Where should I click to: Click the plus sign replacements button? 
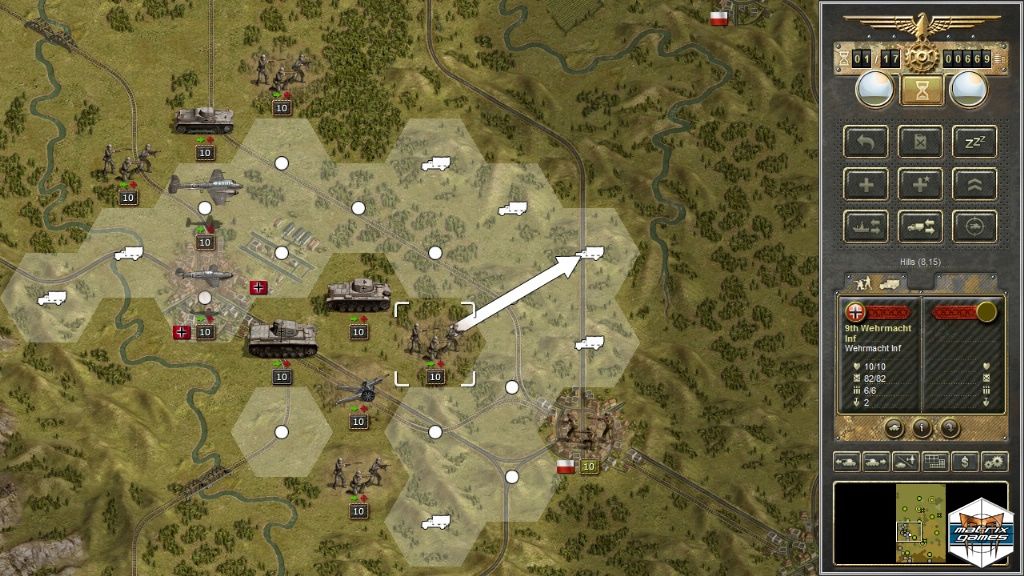865,183
